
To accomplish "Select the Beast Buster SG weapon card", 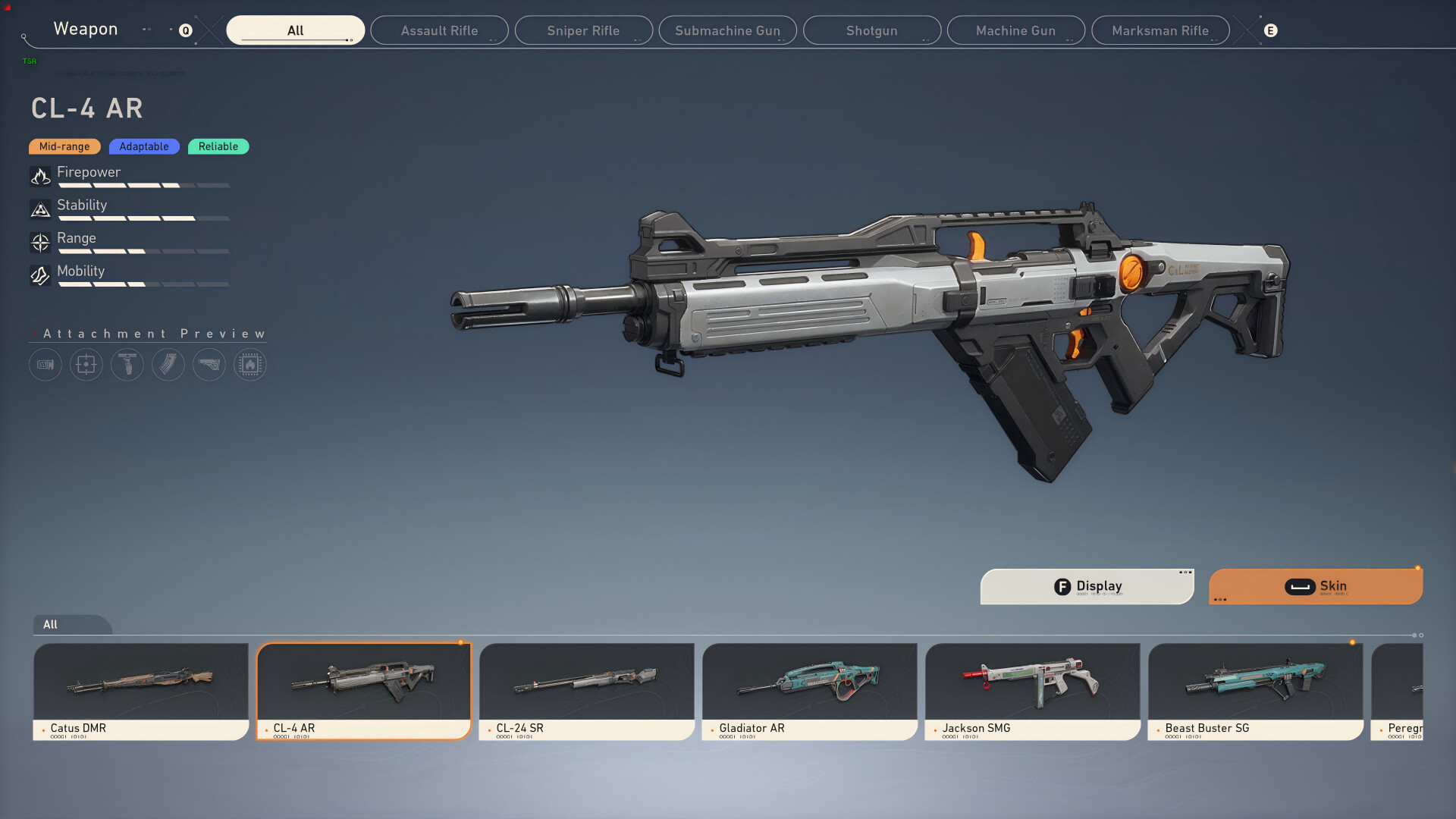I will (1255, 691).
